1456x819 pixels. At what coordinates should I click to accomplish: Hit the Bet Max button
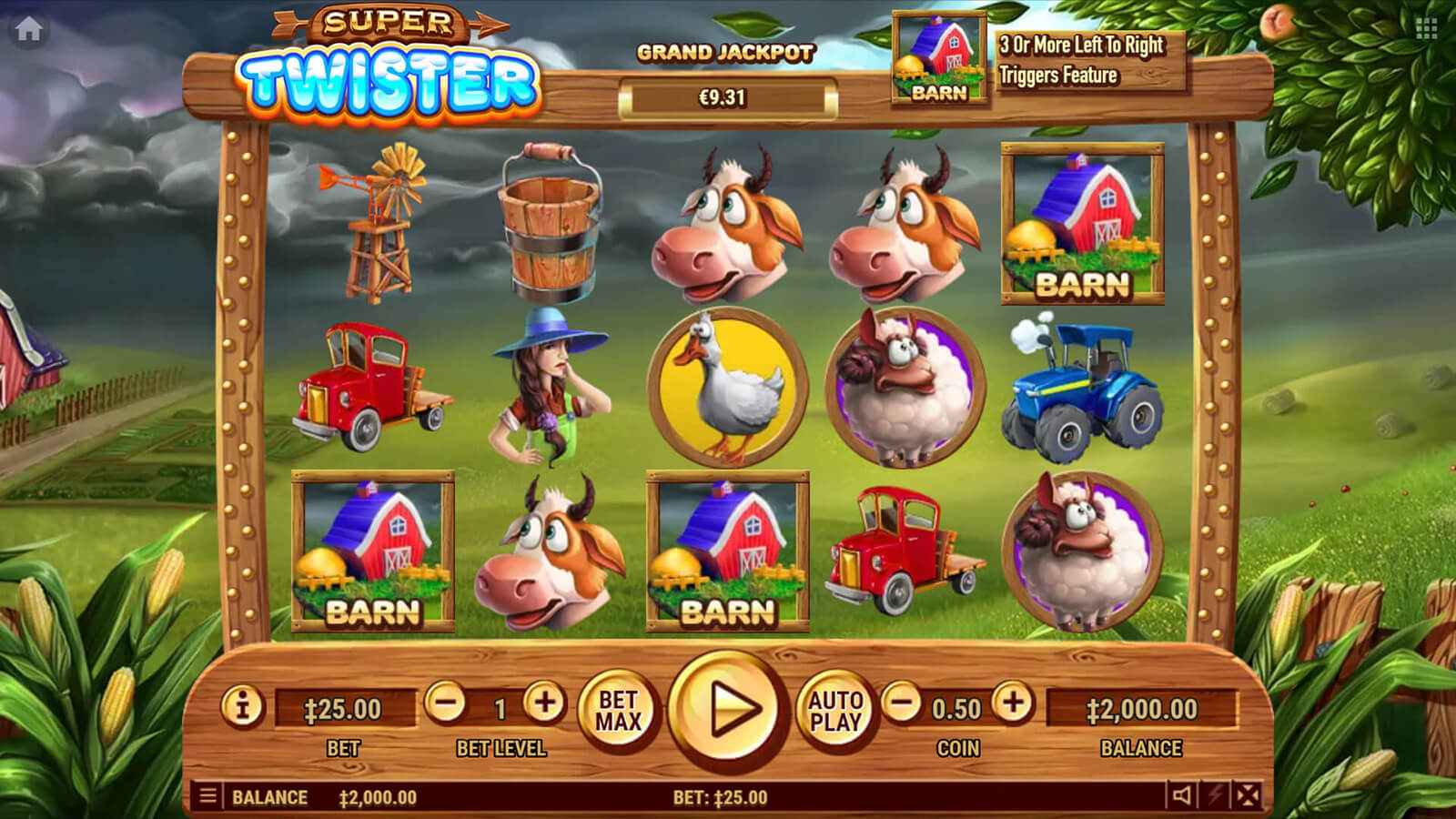619,711
